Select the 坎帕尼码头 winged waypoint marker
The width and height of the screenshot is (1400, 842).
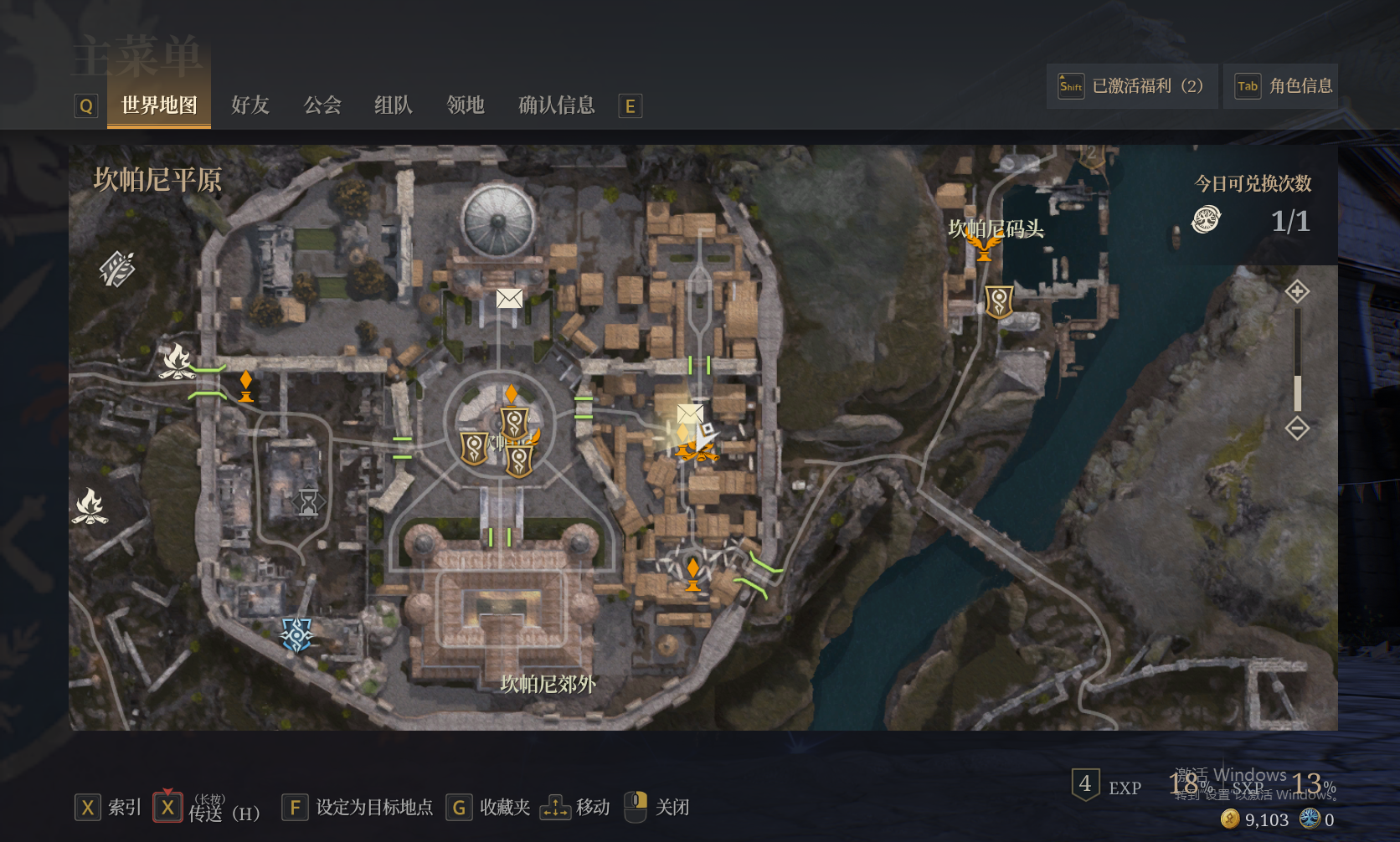point(984,247)
